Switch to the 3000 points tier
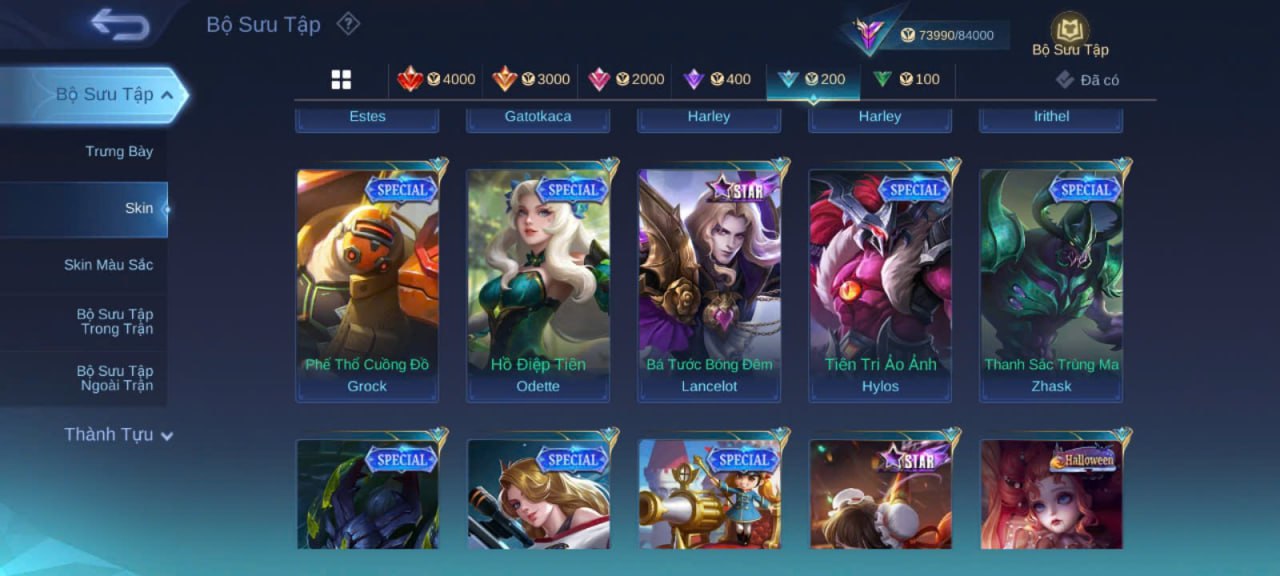The image size is (1280, 576). (x=531, y=80)
